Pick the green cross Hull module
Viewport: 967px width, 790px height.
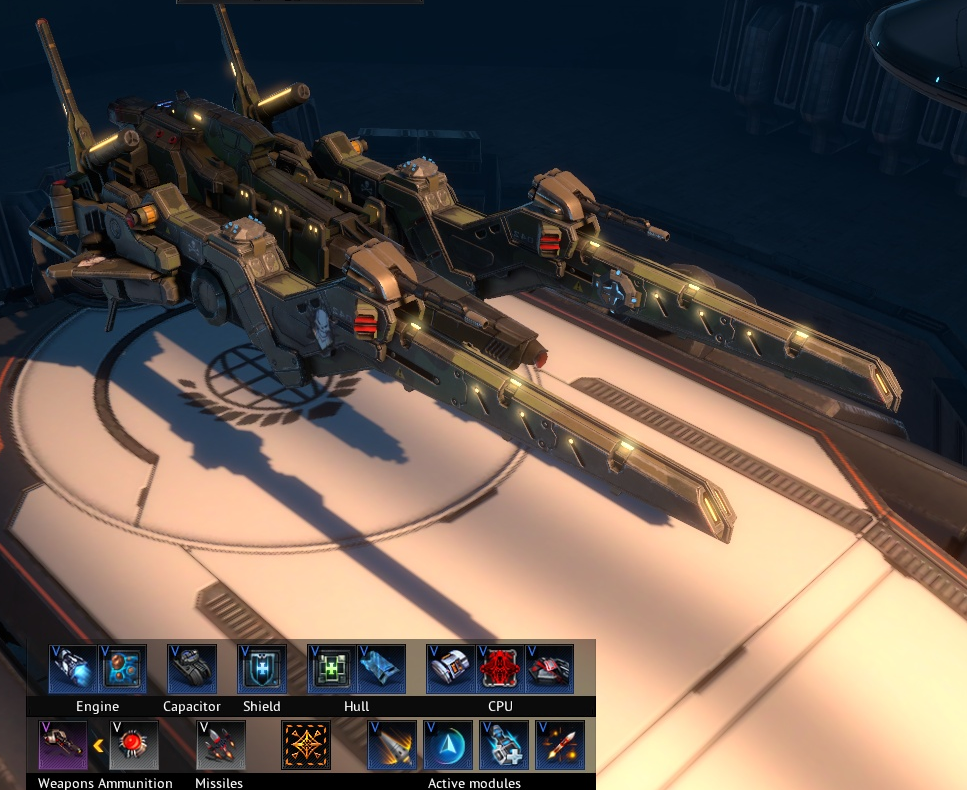[332, 669]
